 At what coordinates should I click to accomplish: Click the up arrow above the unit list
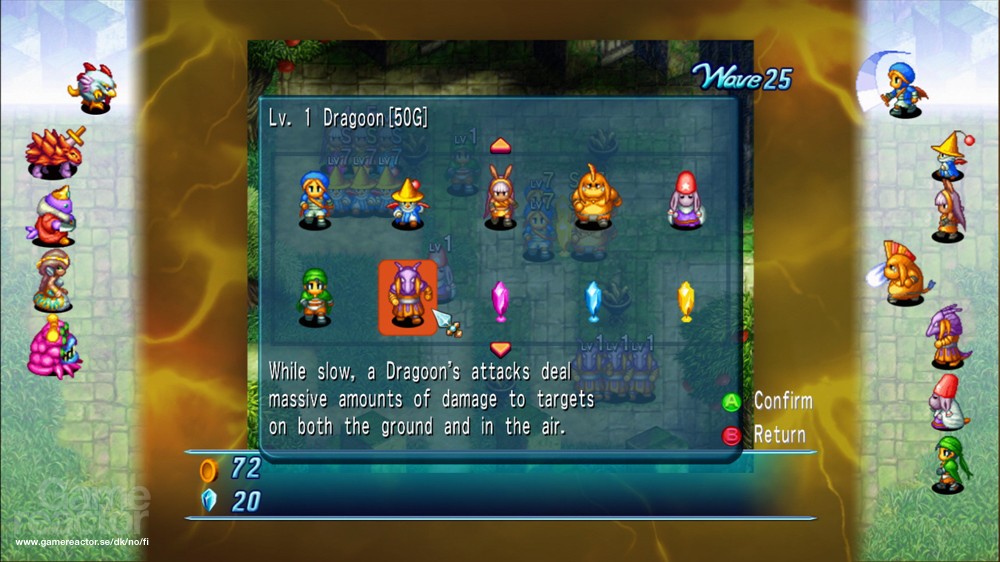click(x=500, y=146)
